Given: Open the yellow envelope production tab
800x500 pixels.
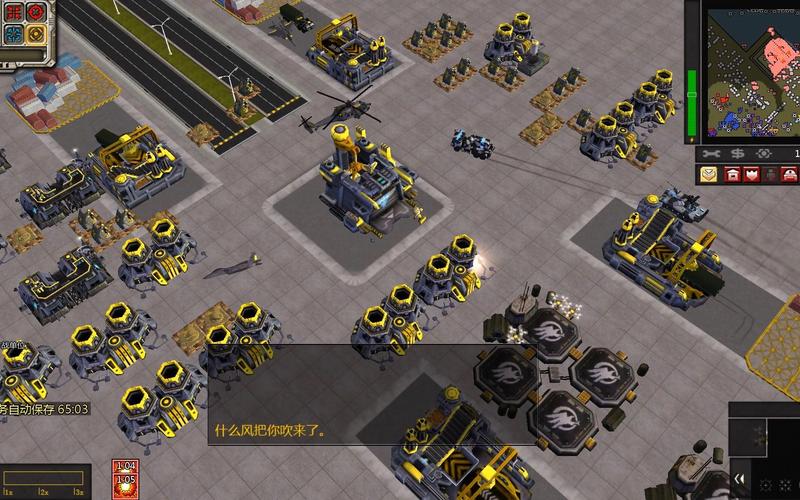Looking at the screenshot, I should [x=708, y=175].
